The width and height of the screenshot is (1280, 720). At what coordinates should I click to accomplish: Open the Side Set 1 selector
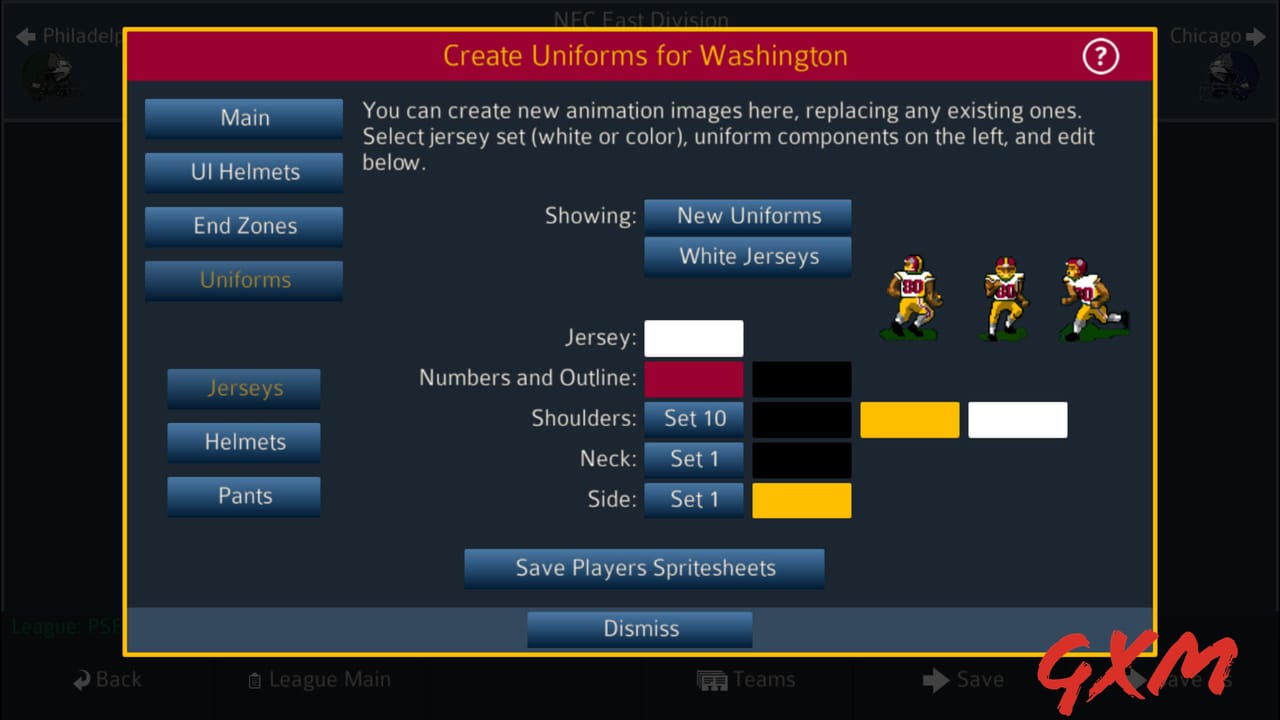tap(694, 500)
